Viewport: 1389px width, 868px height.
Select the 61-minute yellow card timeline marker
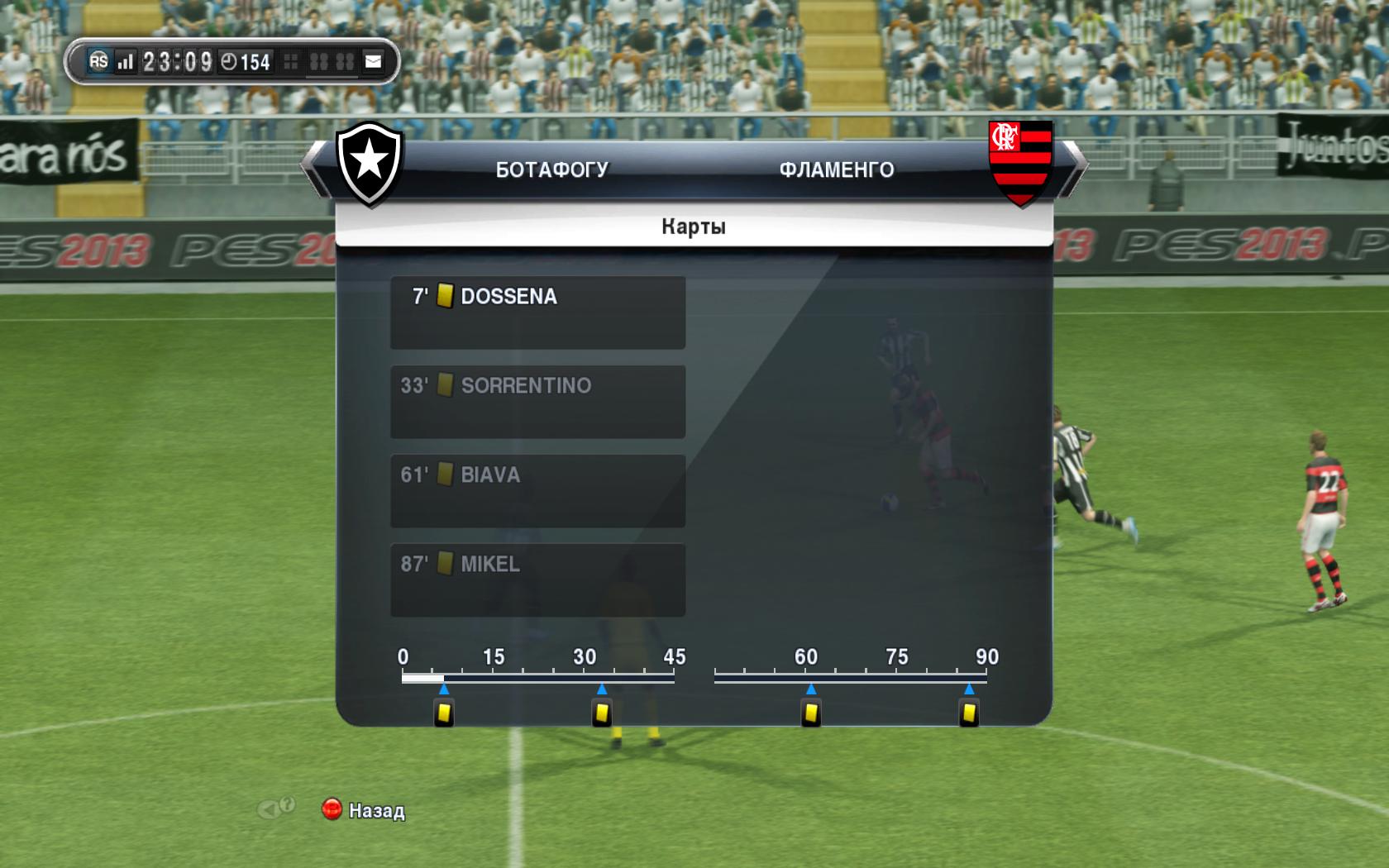pyautogui.click(x=811, y=713)
